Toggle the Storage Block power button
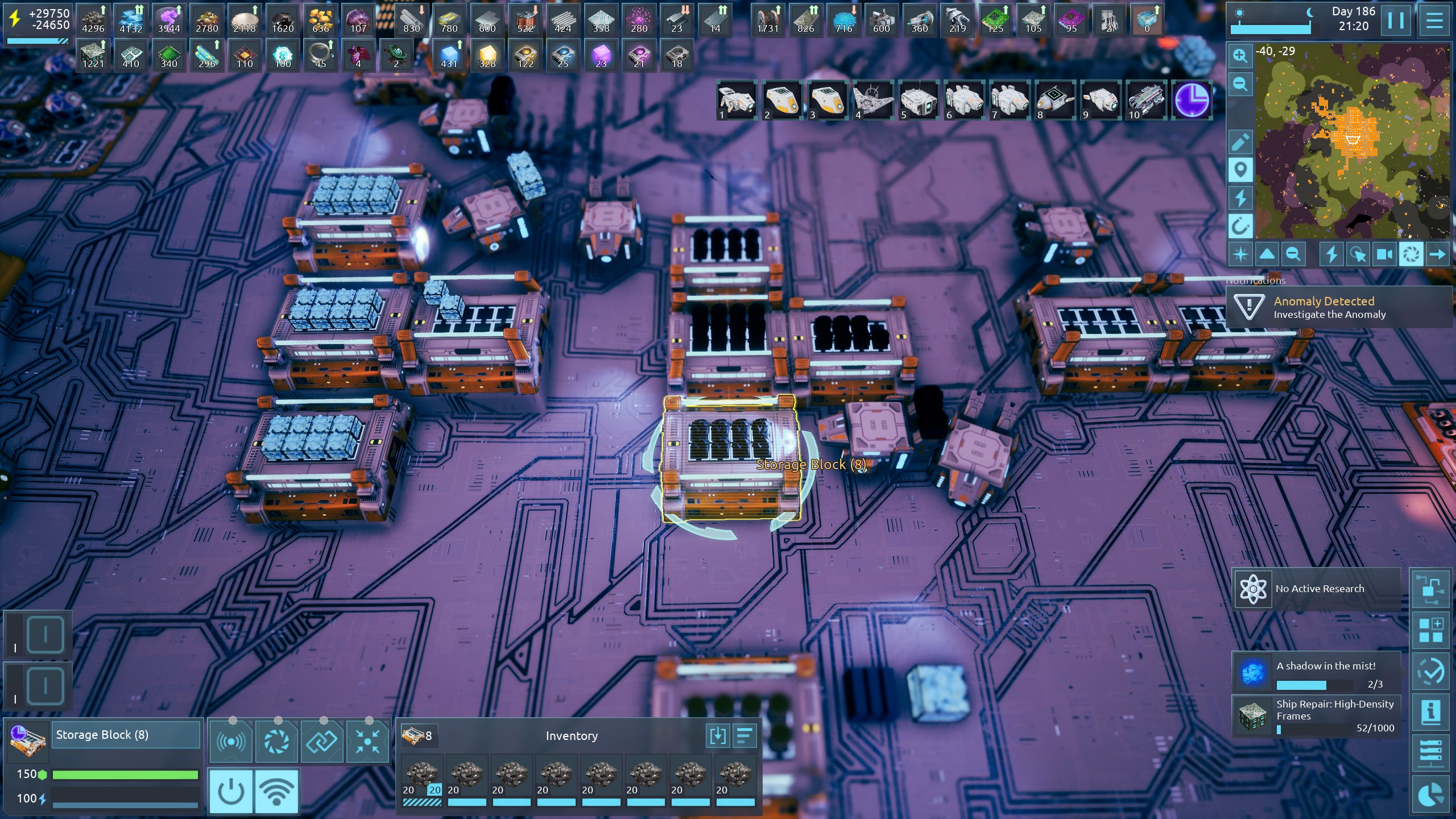Viewport: 1456px width, 819px height. pyautogui.click(x=231, y=791)
